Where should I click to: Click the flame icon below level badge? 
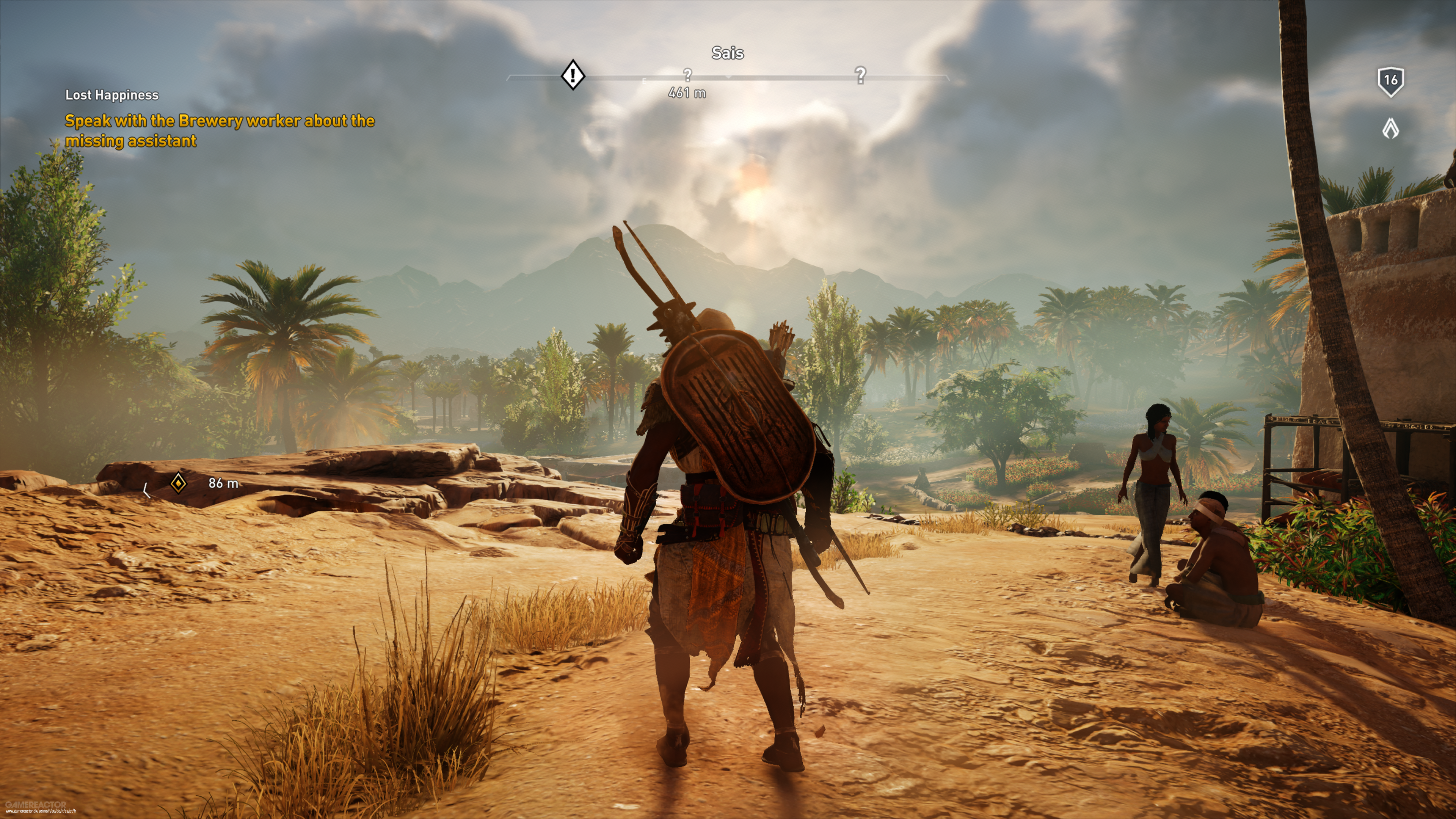coord(1390,129)
